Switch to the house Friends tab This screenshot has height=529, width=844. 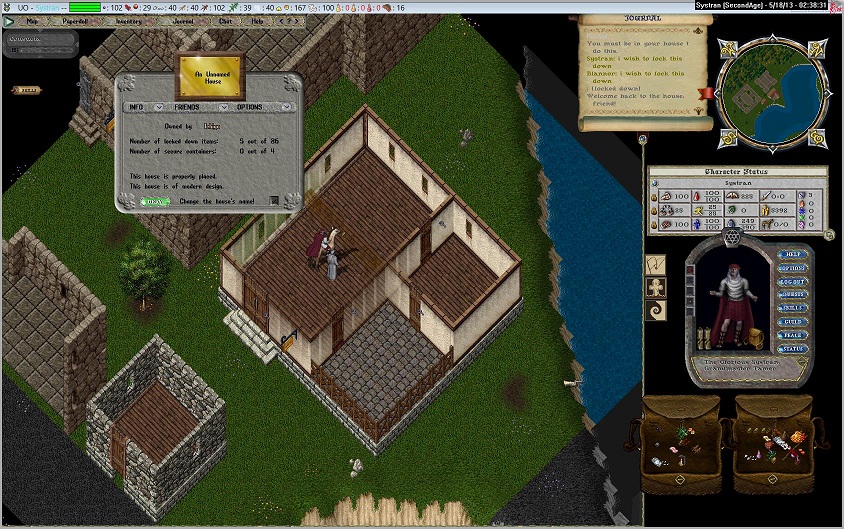tap(187, 107)
